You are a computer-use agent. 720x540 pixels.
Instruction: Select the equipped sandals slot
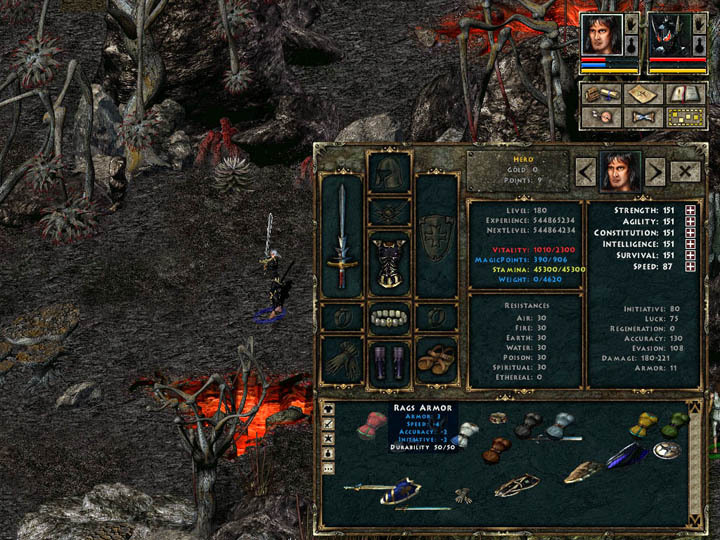coord(436,357)
